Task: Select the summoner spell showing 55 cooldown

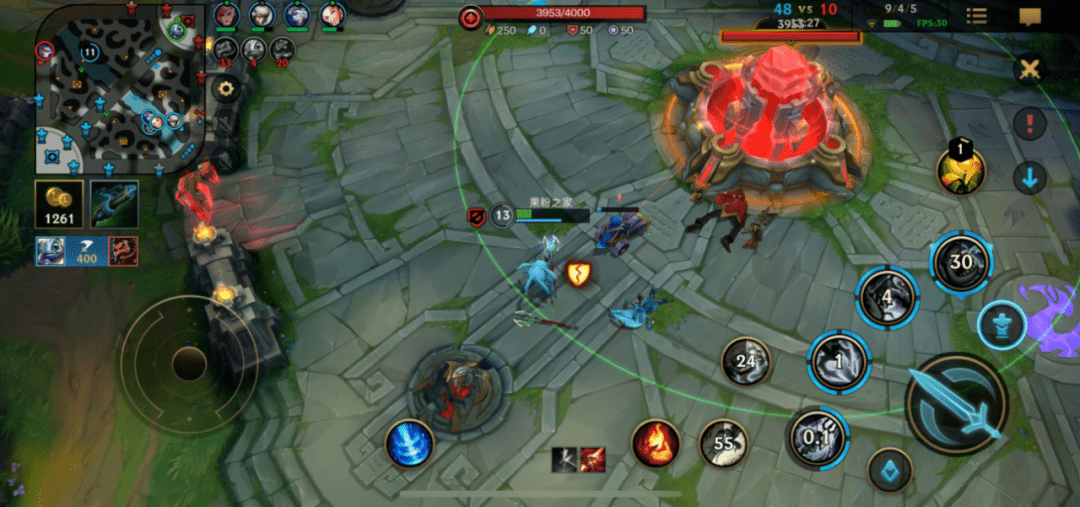Action: click(x=723, y=443)
